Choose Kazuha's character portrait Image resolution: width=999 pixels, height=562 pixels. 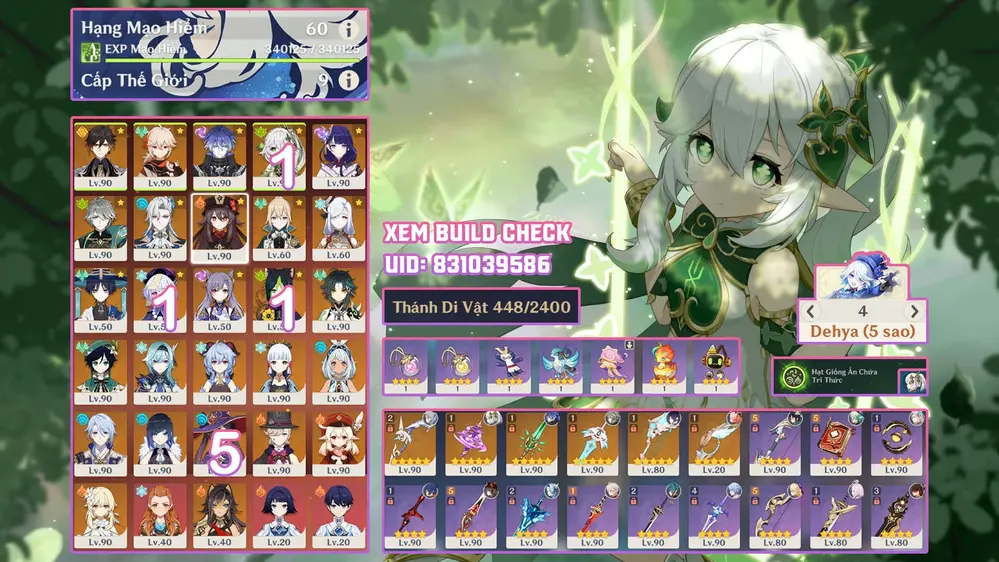click(x=159, y=152)
